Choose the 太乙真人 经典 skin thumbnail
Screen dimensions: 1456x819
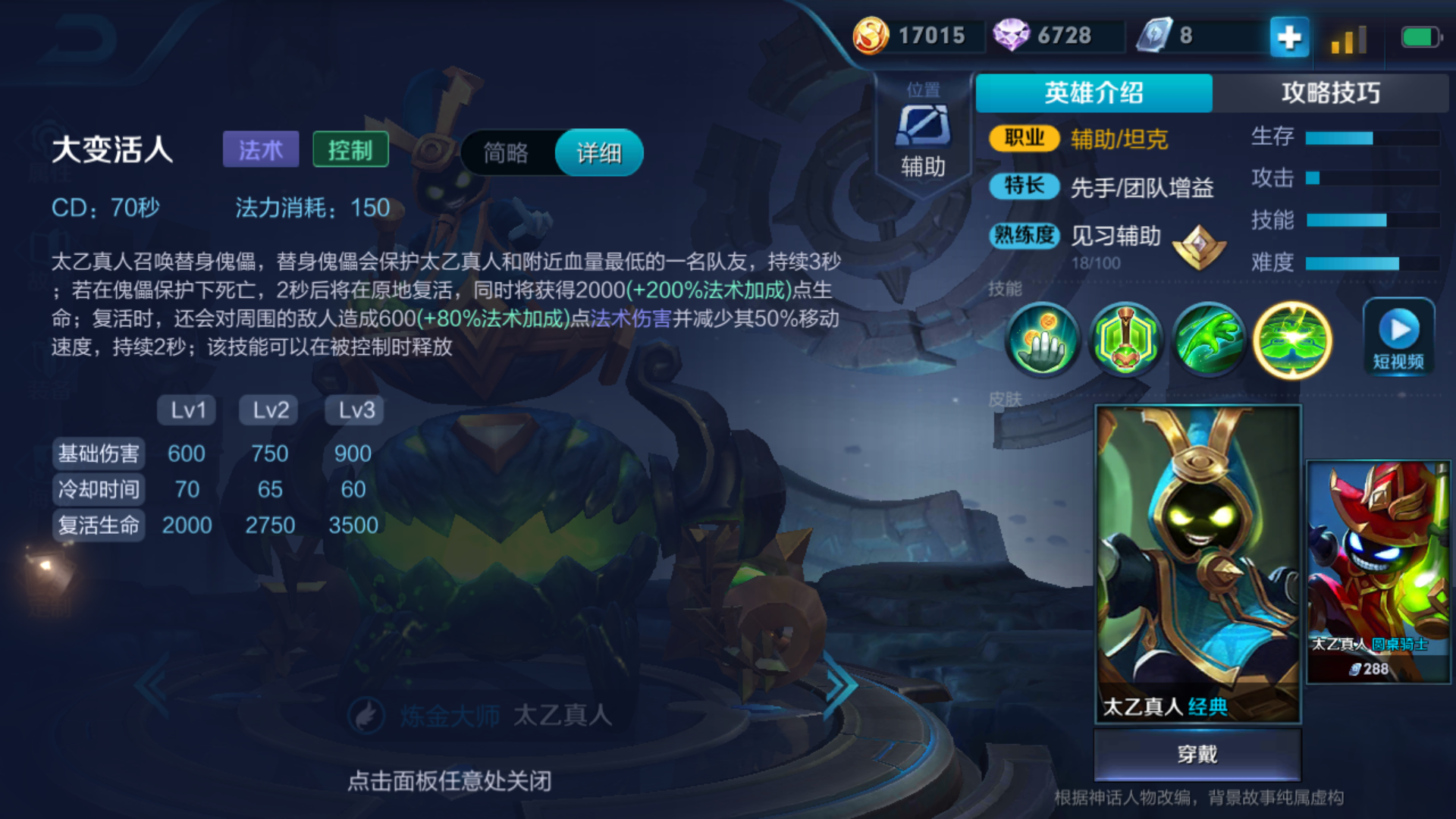pyautogui.click(x=1197, y=564)
